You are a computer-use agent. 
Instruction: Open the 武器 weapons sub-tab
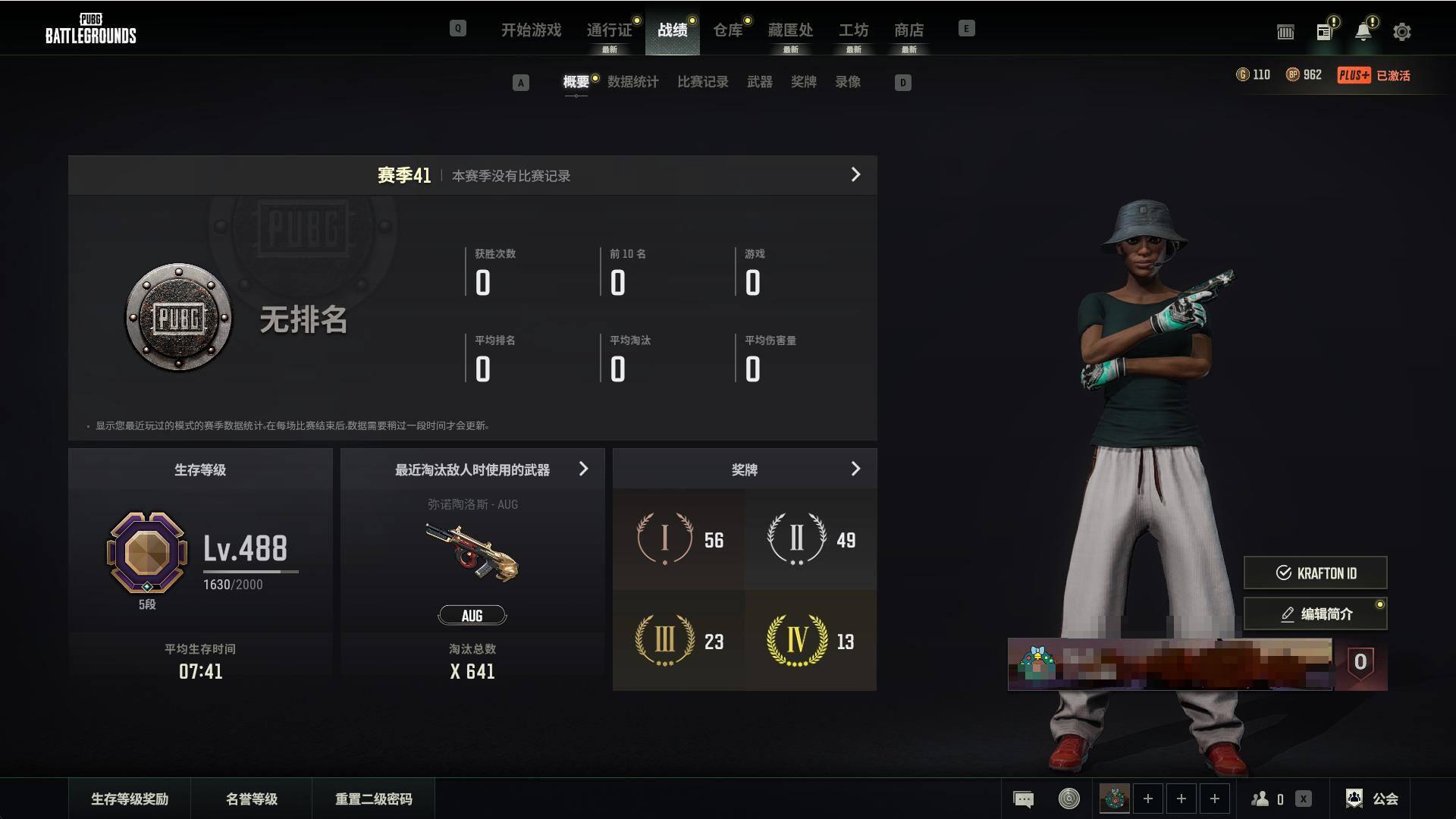tap(759, 82)
